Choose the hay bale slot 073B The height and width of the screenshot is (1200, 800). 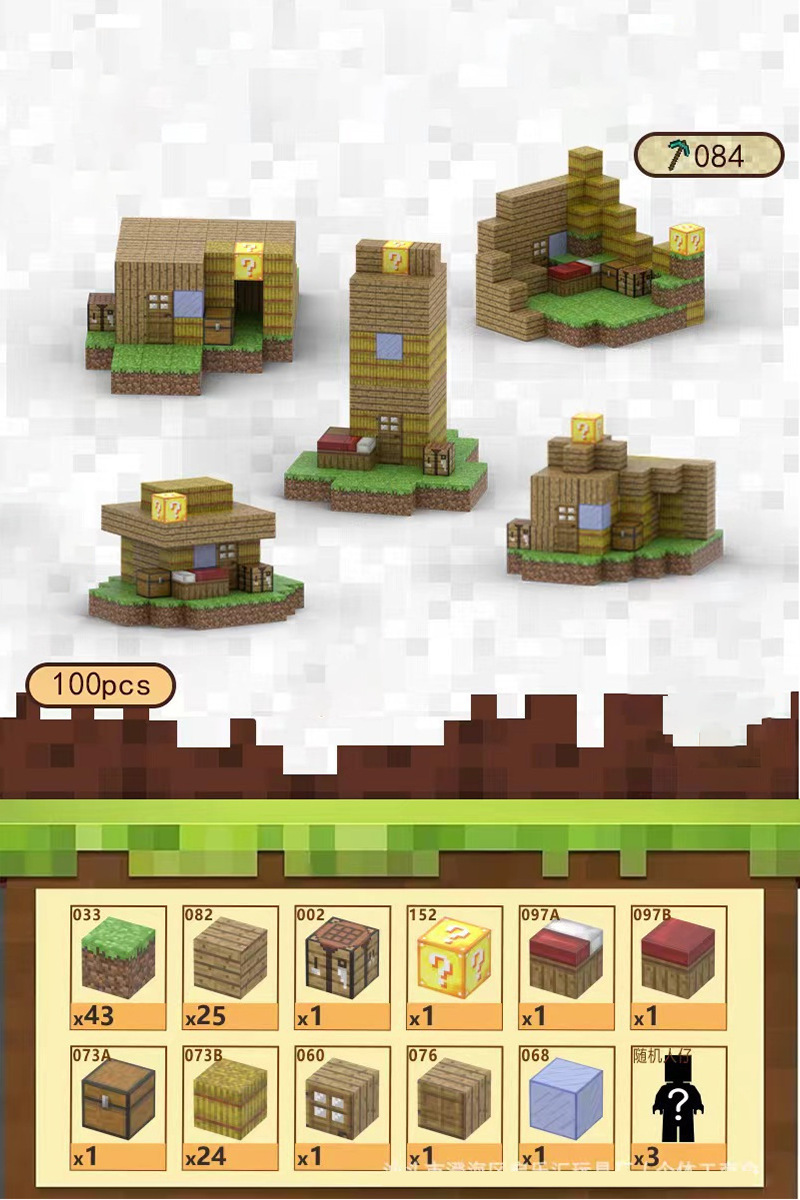click(231, 1106)
